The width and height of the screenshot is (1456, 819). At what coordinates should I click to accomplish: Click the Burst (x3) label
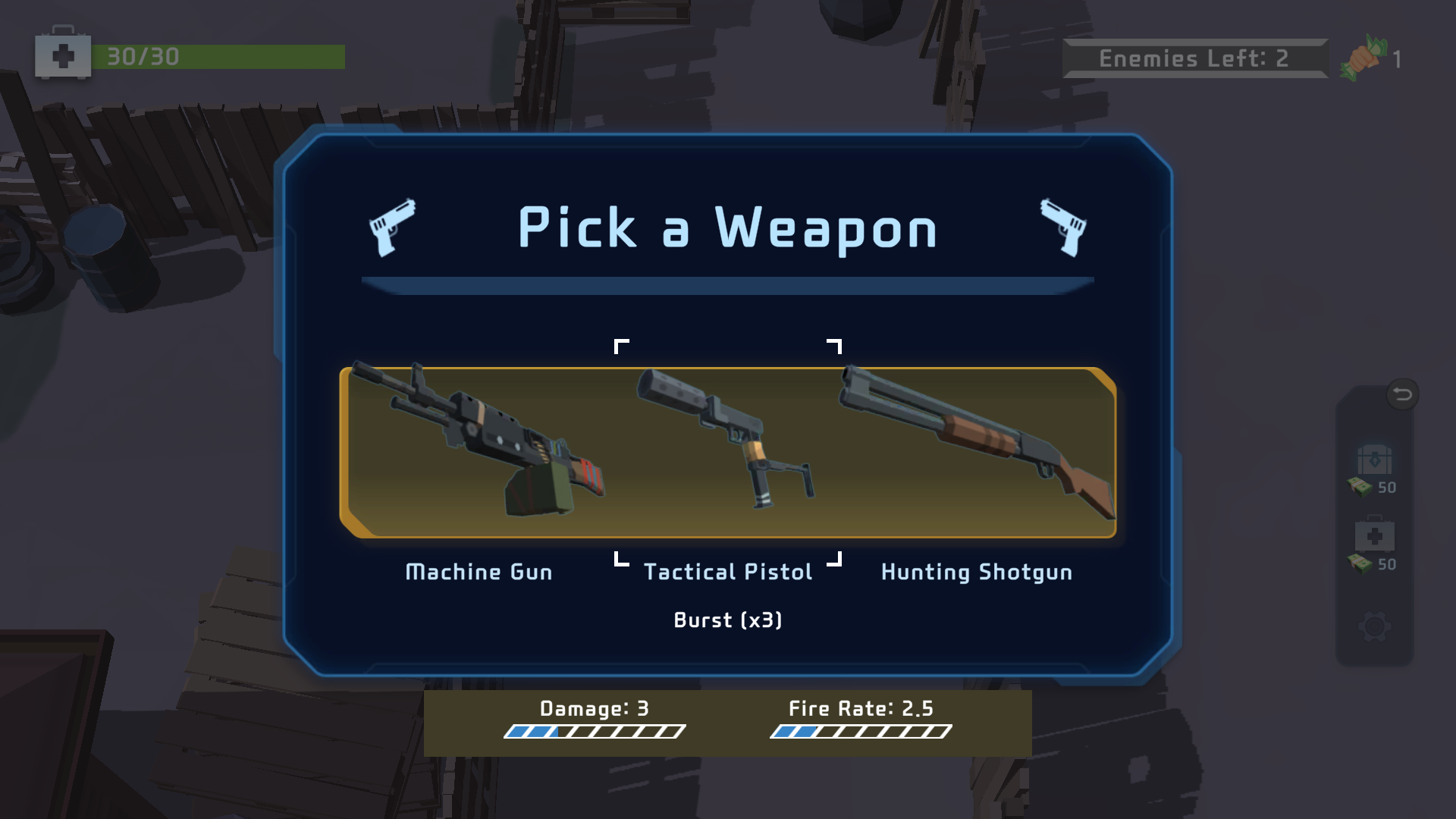point(728,620)
